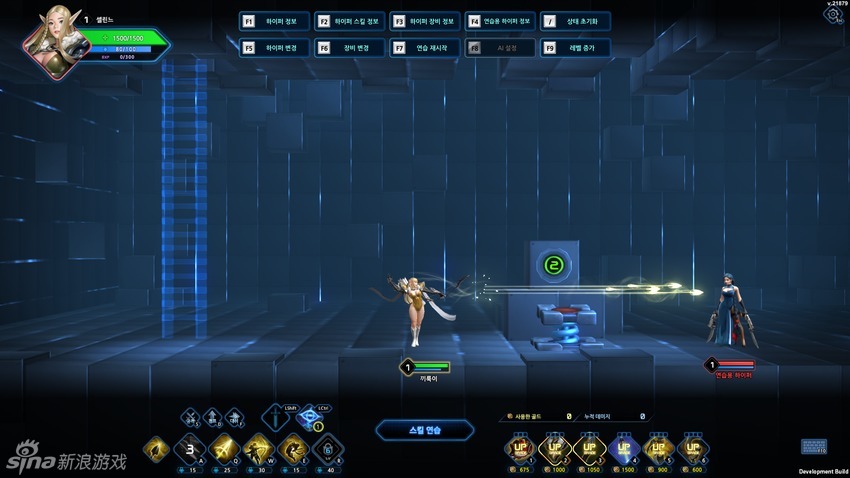This screenshot has width=850, height=478.
Task: Click the 레벨 증가 level-up button
Action: pyautogui.click(x=575, y=47)
